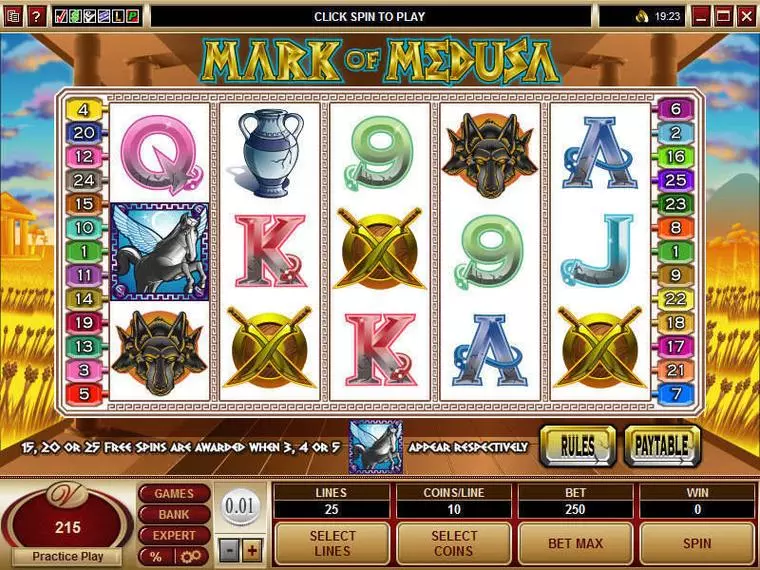
Task: Open the BANK section
Action: (174, 514)
